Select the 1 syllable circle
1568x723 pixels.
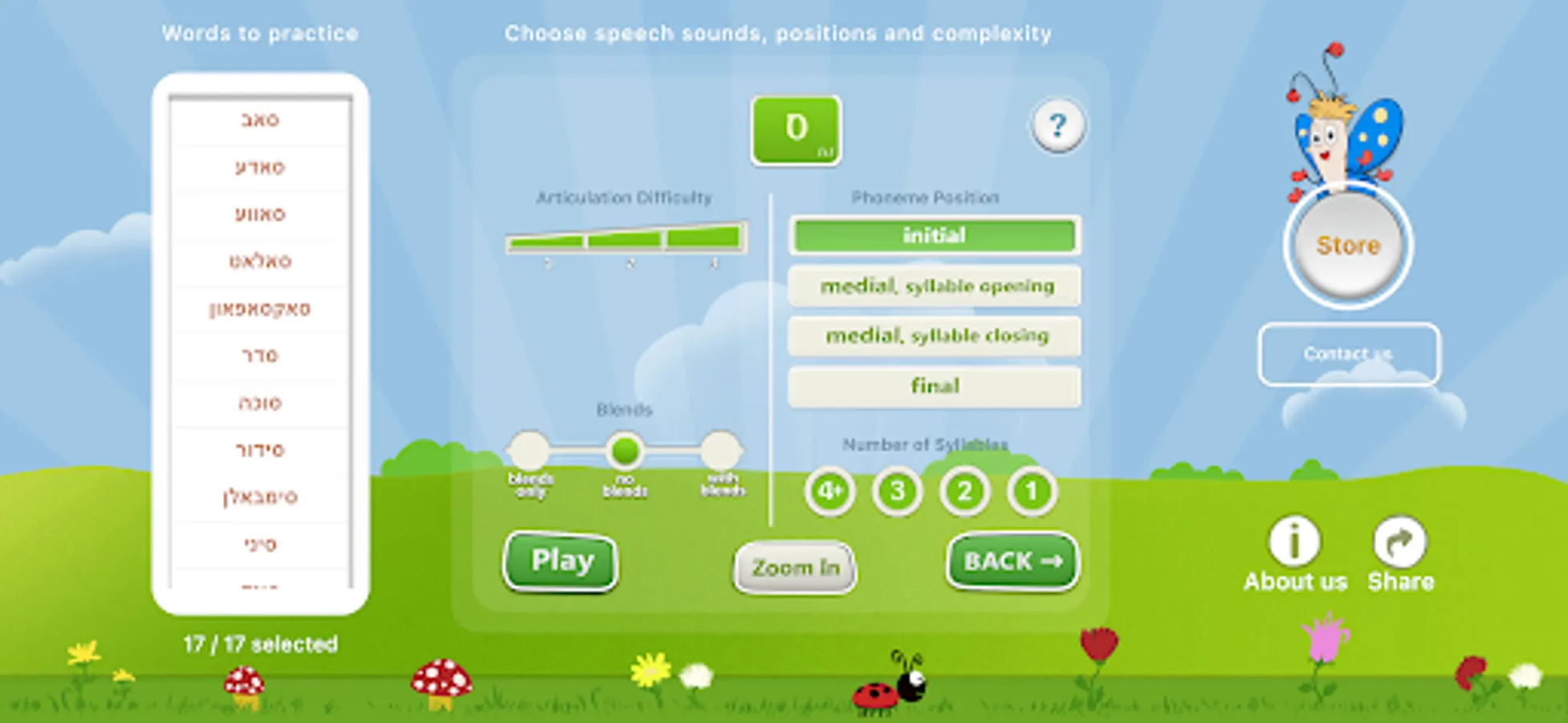[x=1031, y=492]
